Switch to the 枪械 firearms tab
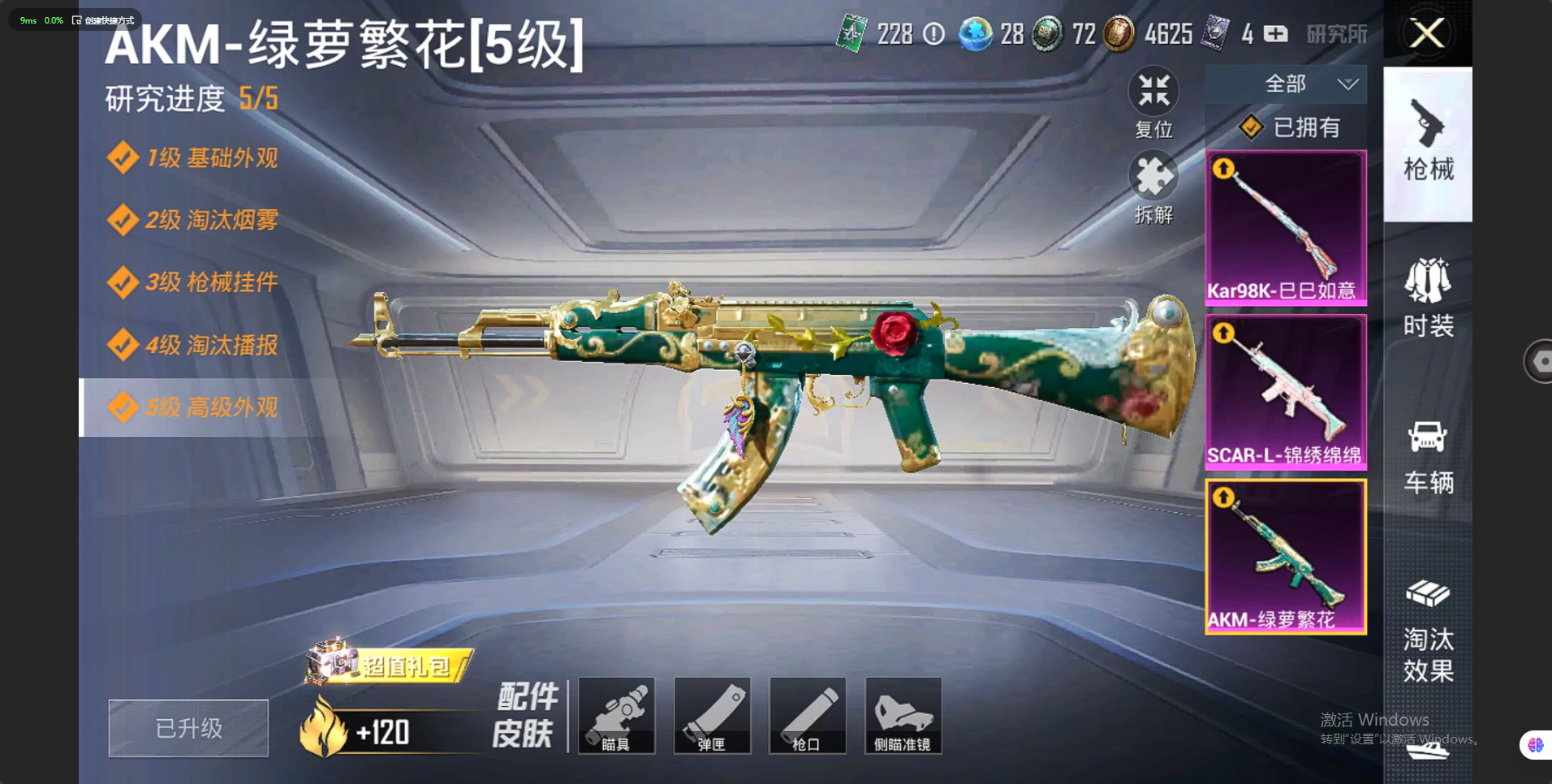Viewport: 1552px width, 784px height. [x=1428, y=144]
